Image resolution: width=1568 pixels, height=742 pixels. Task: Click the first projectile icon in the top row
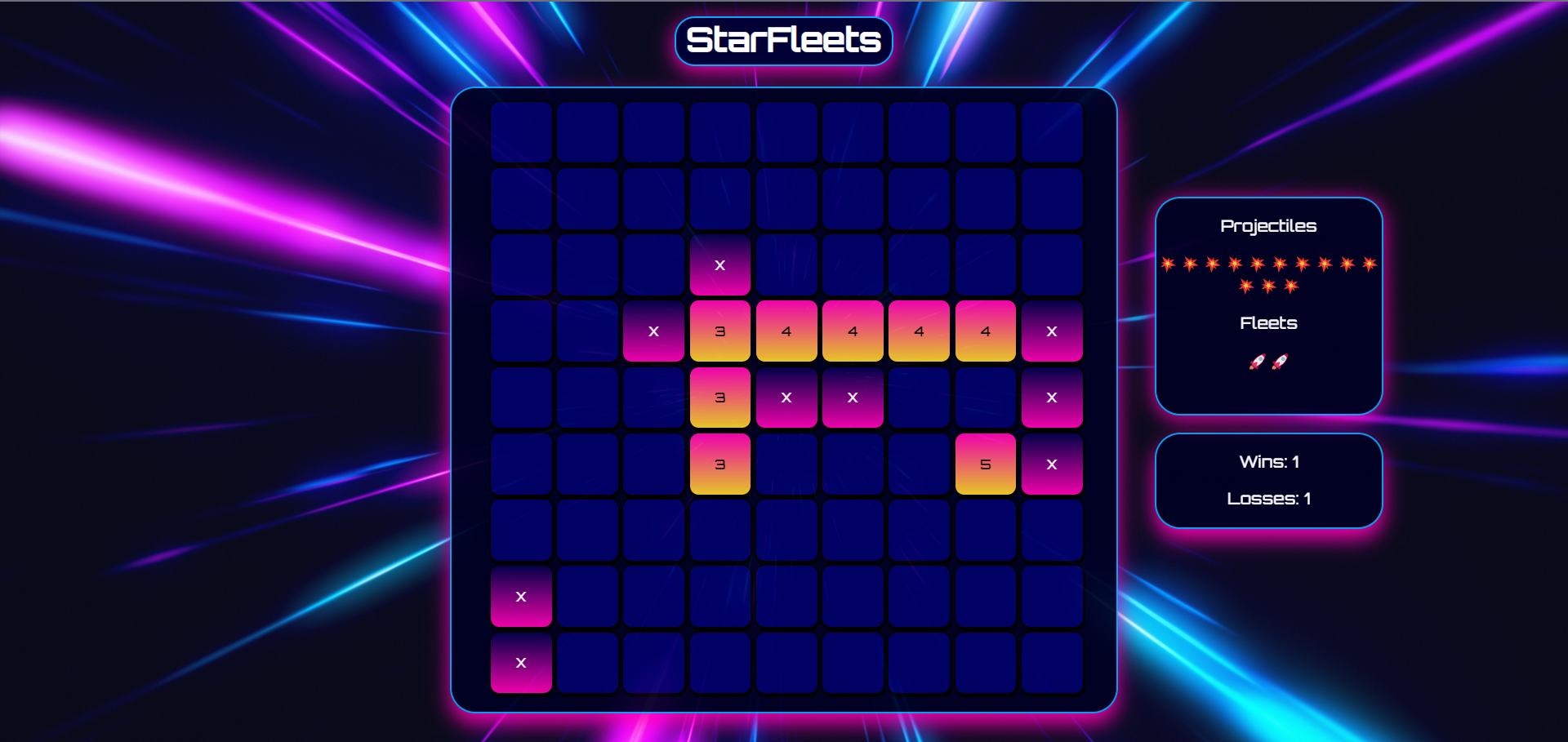pyautogui.click(x=1169, y=264)
